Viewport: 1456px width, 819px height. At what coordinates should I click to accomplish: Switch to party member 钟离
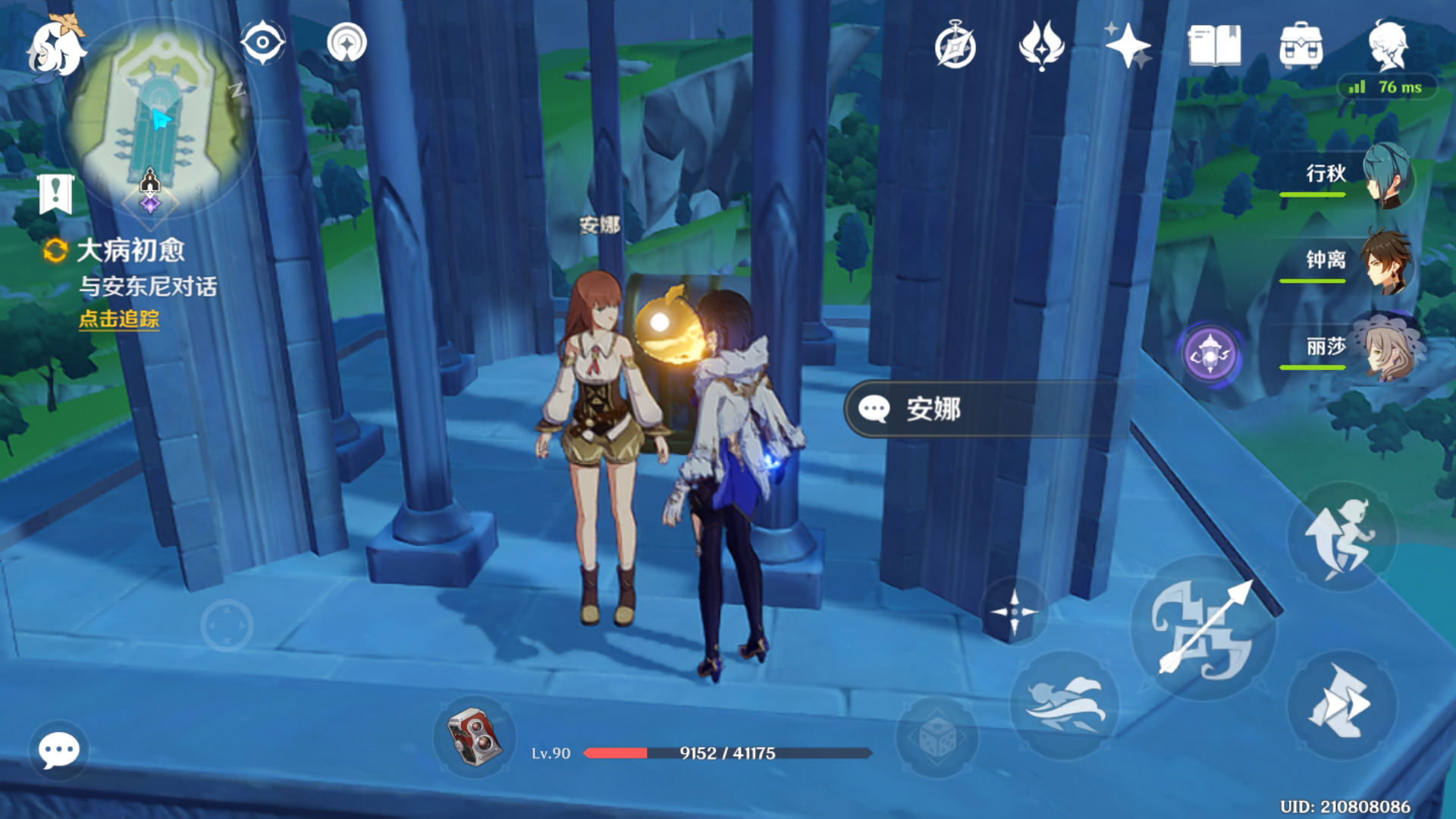pyautogui.click(x=1385, y=261)
